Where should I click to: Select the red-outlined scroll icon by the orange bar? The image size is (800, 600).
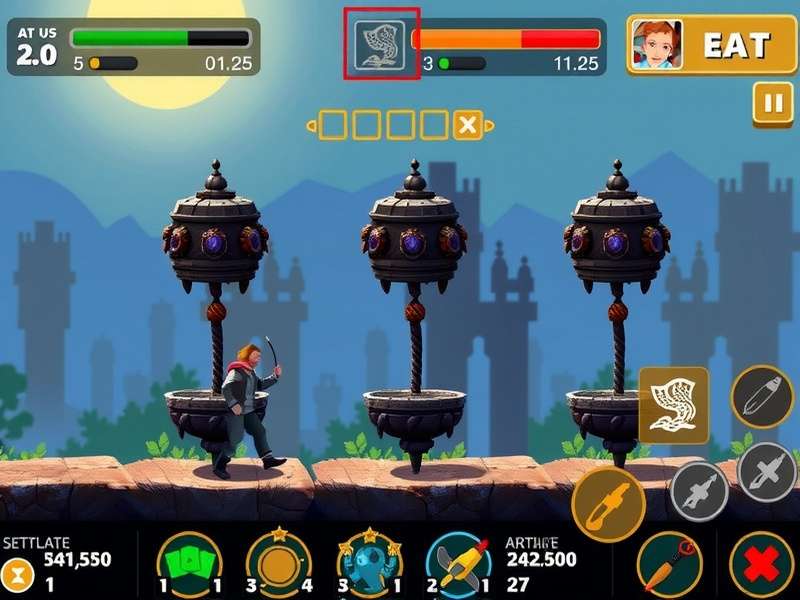pos(381,44)
